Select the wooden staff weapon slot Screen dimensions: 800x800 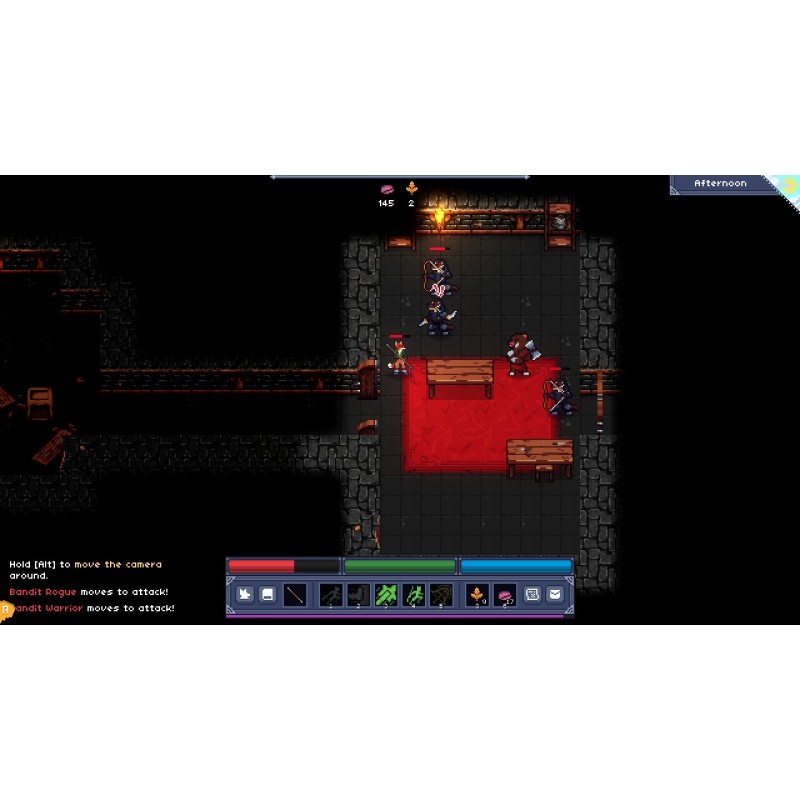295,595
